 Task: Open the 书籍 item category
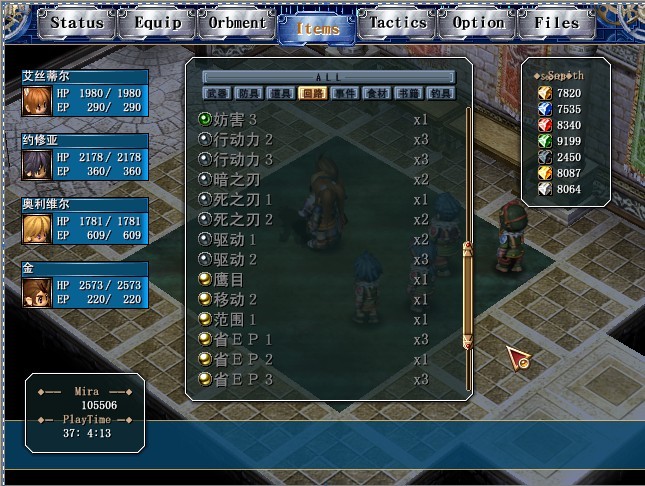(x=409, y=94)
